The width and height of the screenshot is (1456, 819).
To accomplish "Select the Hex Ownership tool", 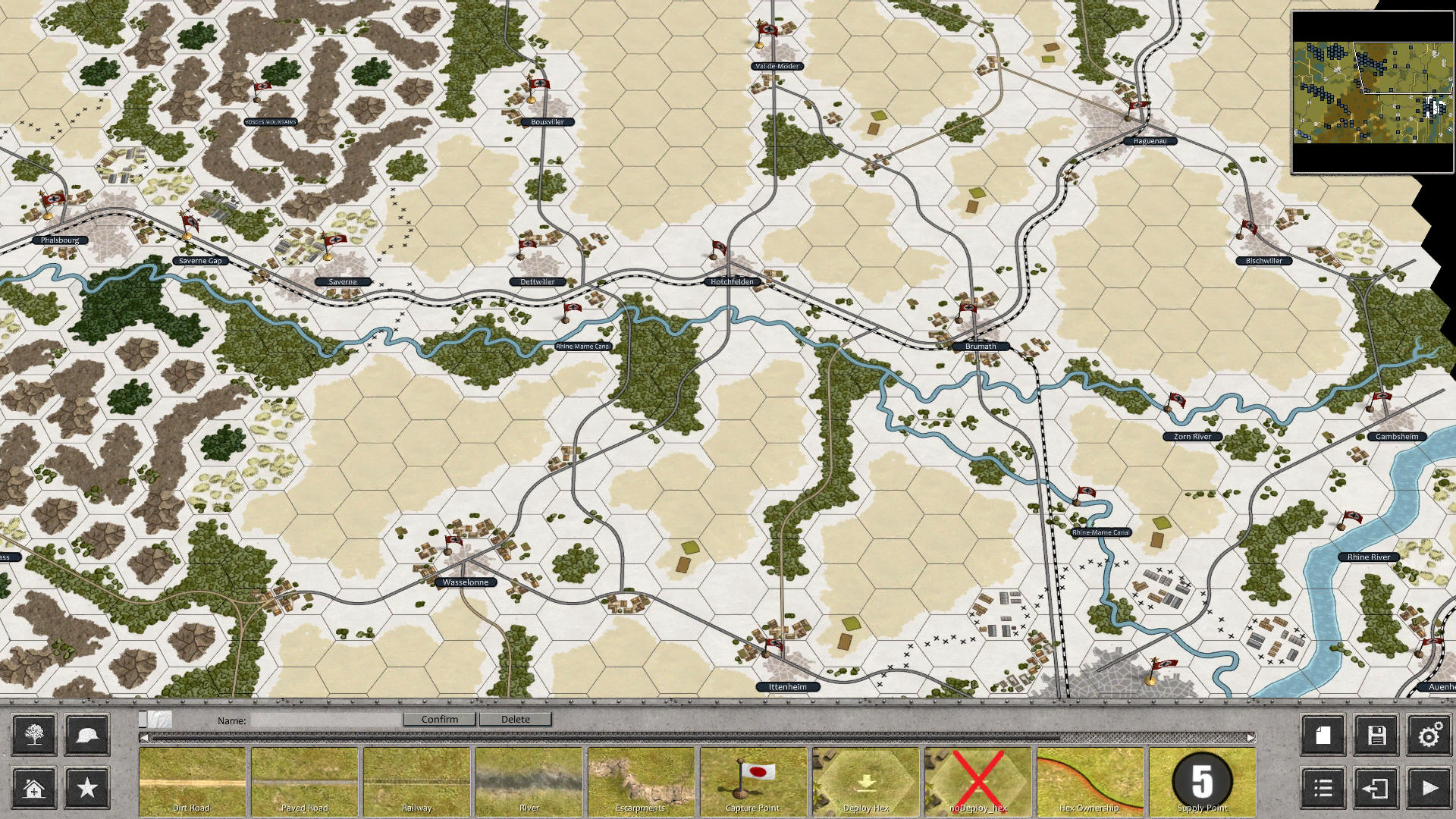I will click(1089, 781).
